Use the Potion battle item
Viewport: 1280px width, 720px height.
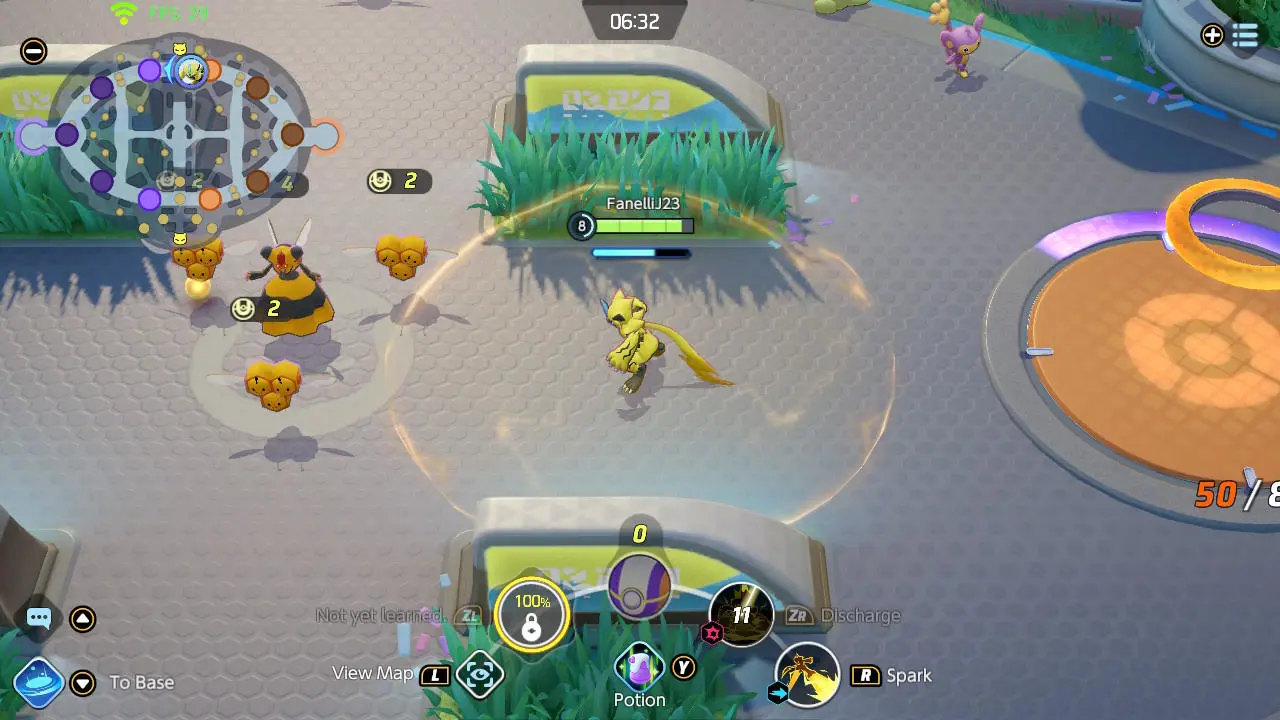tap(639, 666)
